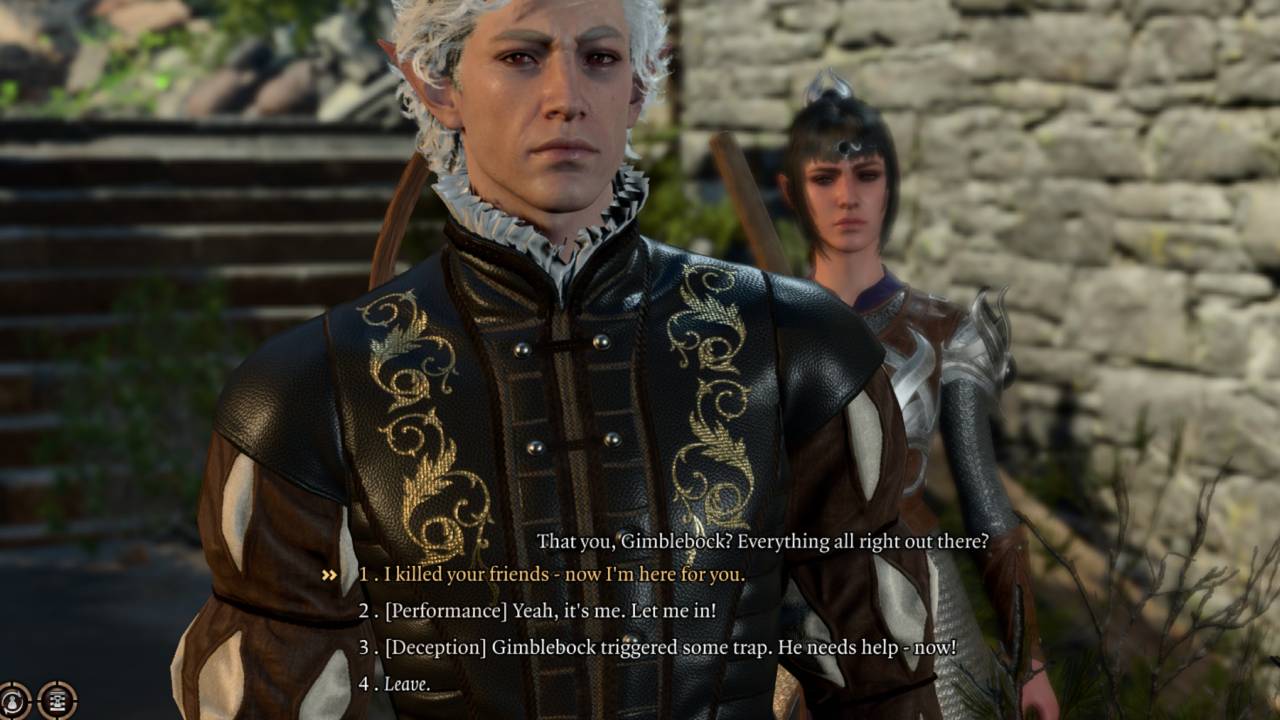Open the dialogue history log icon

click(57, 700)
